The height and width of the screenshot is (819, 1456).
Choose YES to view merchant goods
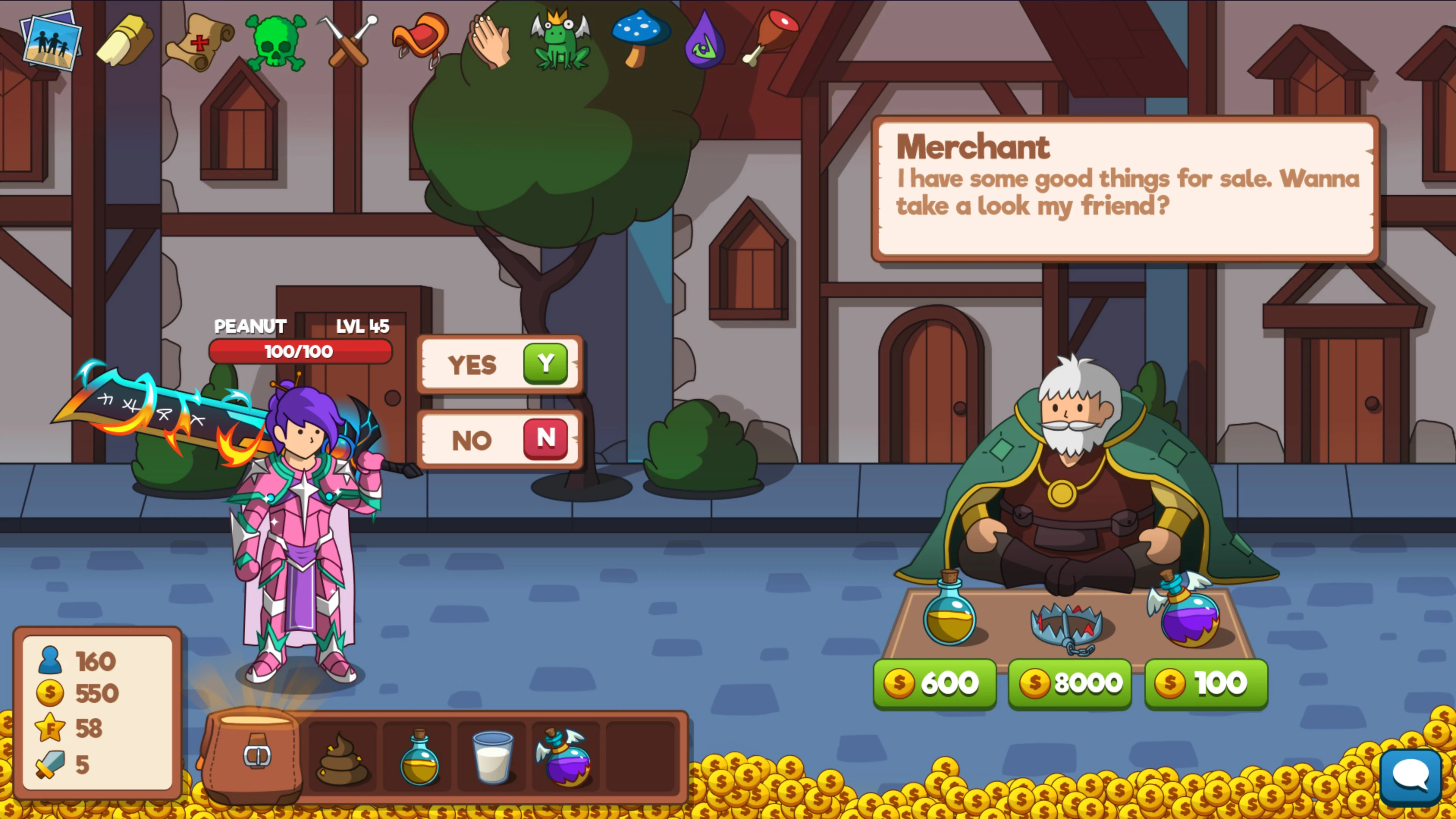click(500, 364)
